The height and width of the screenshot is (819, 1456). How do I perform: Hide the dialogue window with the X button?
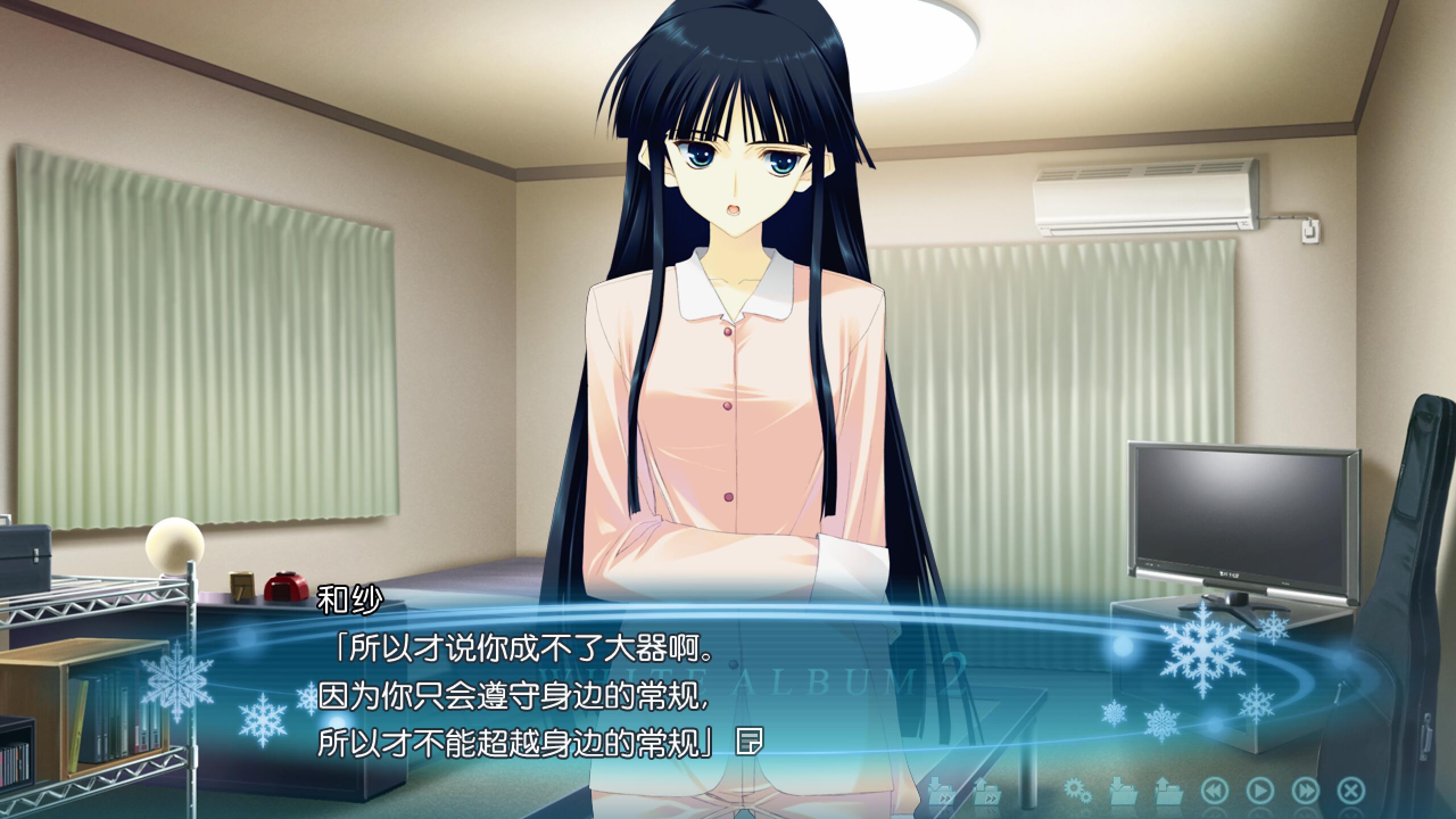[1351, 791]
